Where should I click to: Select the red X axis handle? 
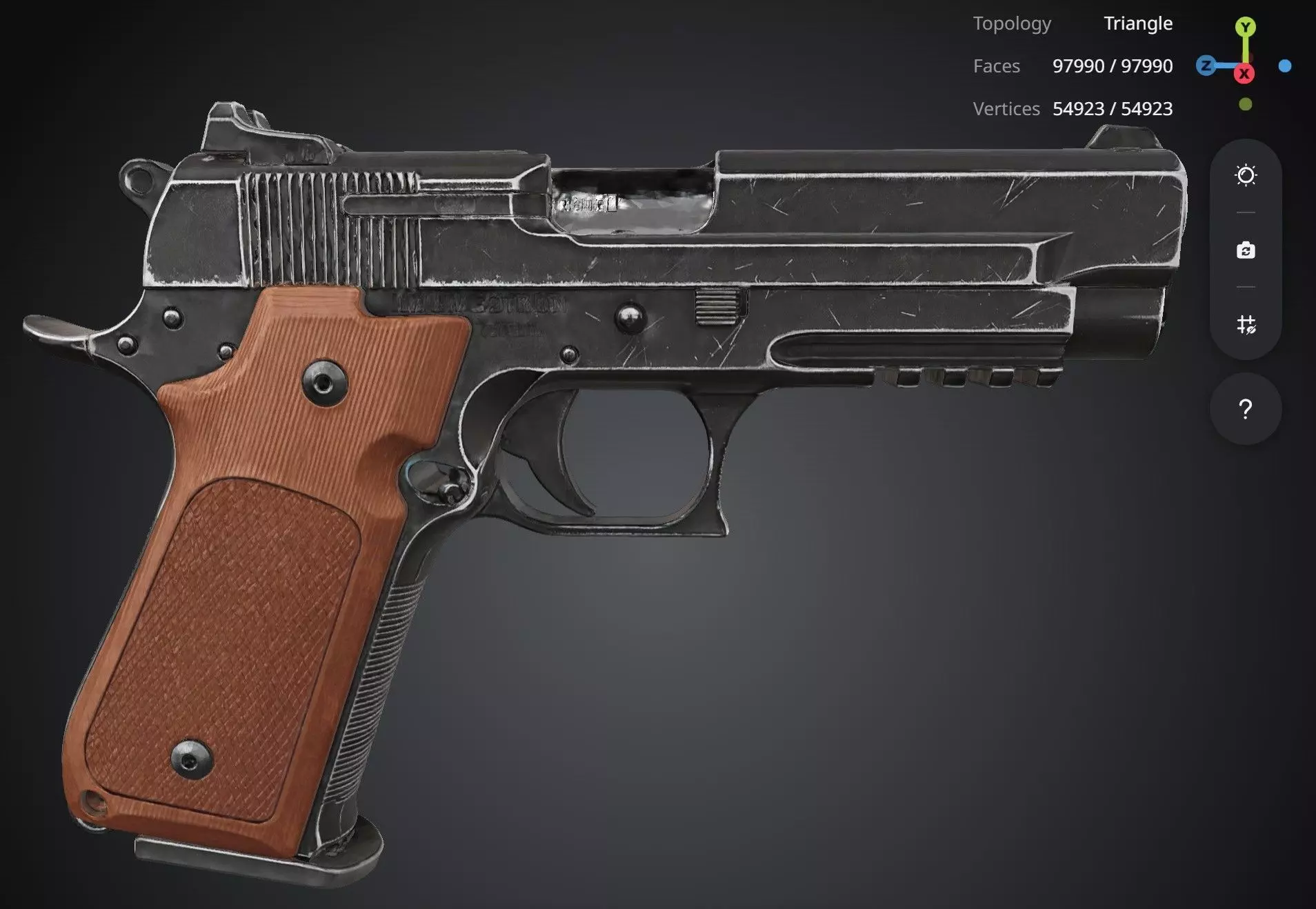coord(1244,74)
